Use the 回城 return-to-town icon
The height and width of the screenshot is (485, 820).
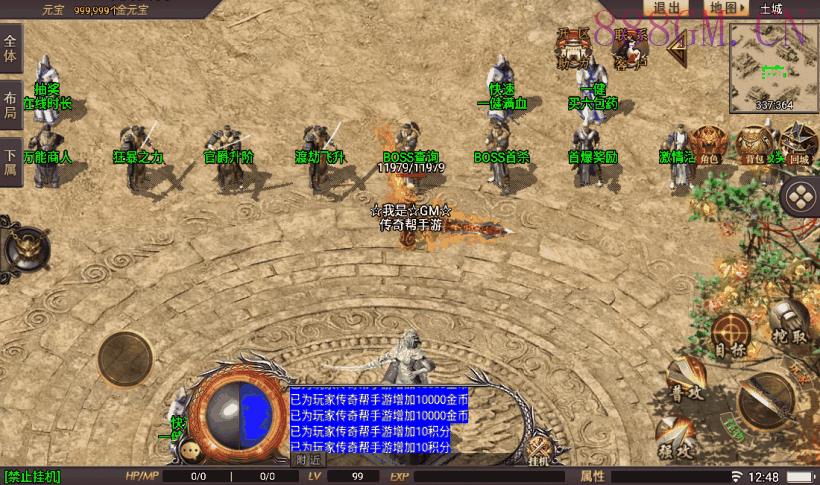point(797,145)
